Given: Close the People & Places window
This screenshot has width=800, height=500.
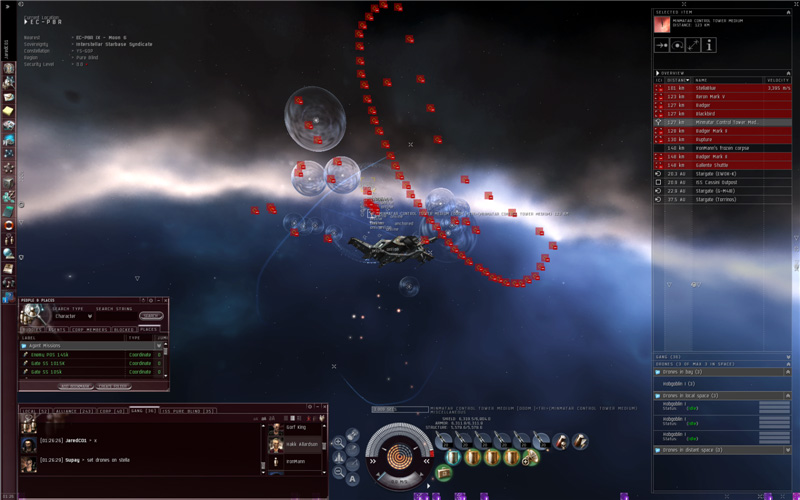Looking at the screenshot, I should (164, 300).
